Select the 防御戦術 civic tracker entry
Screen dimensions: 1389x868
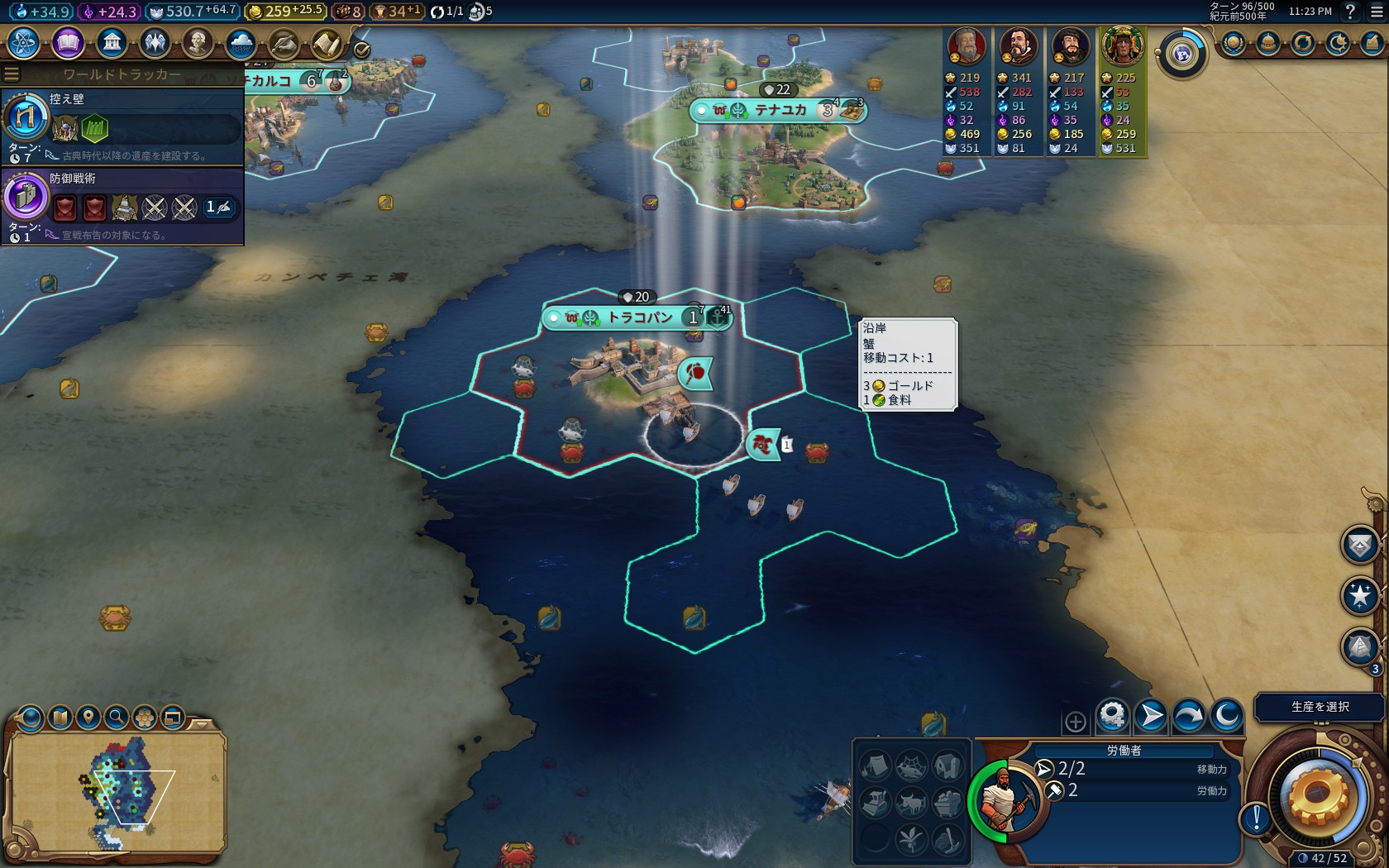pos(122,205)
